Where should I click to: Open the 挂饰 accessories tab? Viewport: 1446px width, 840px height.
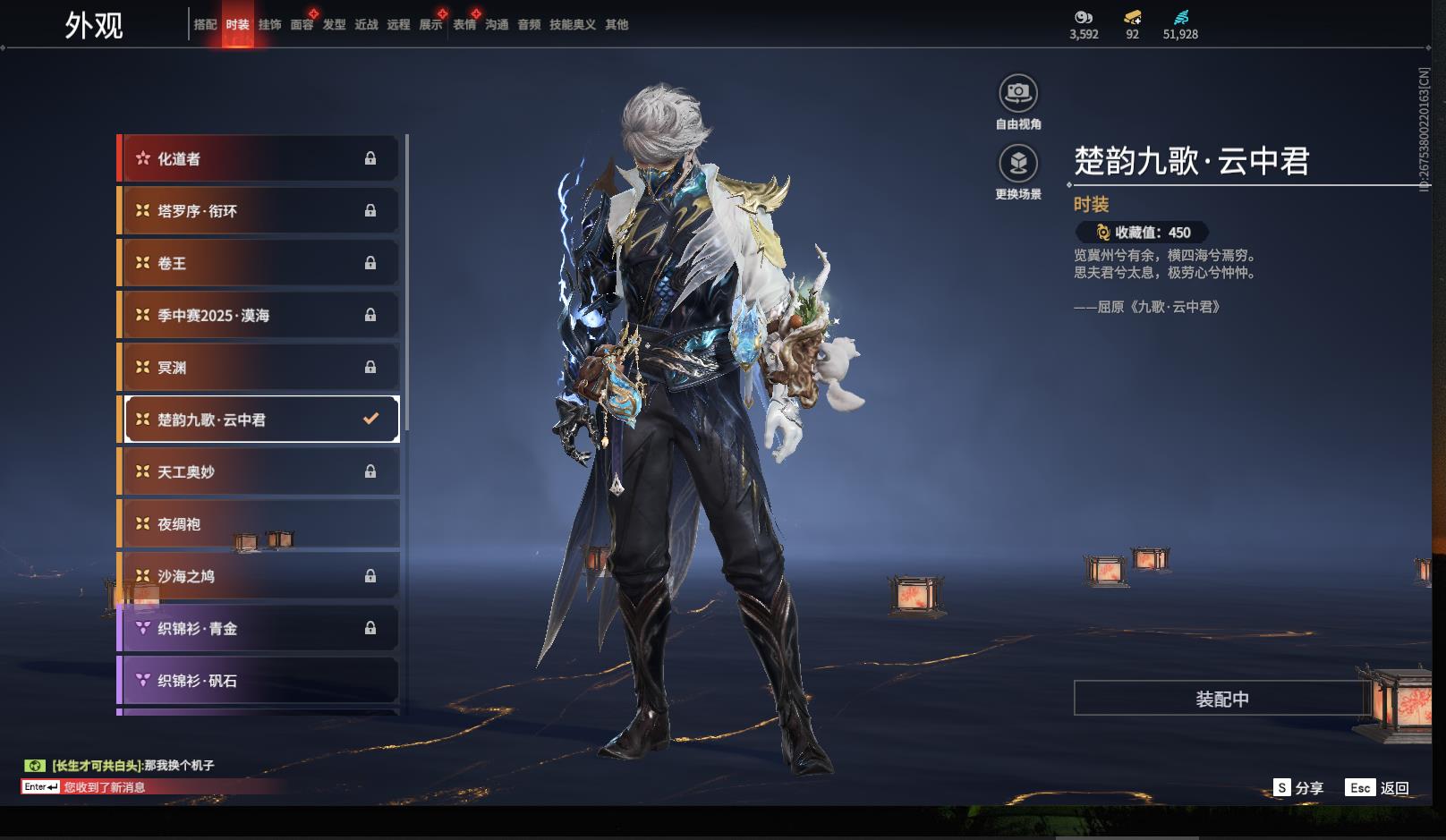click(269, 25)
